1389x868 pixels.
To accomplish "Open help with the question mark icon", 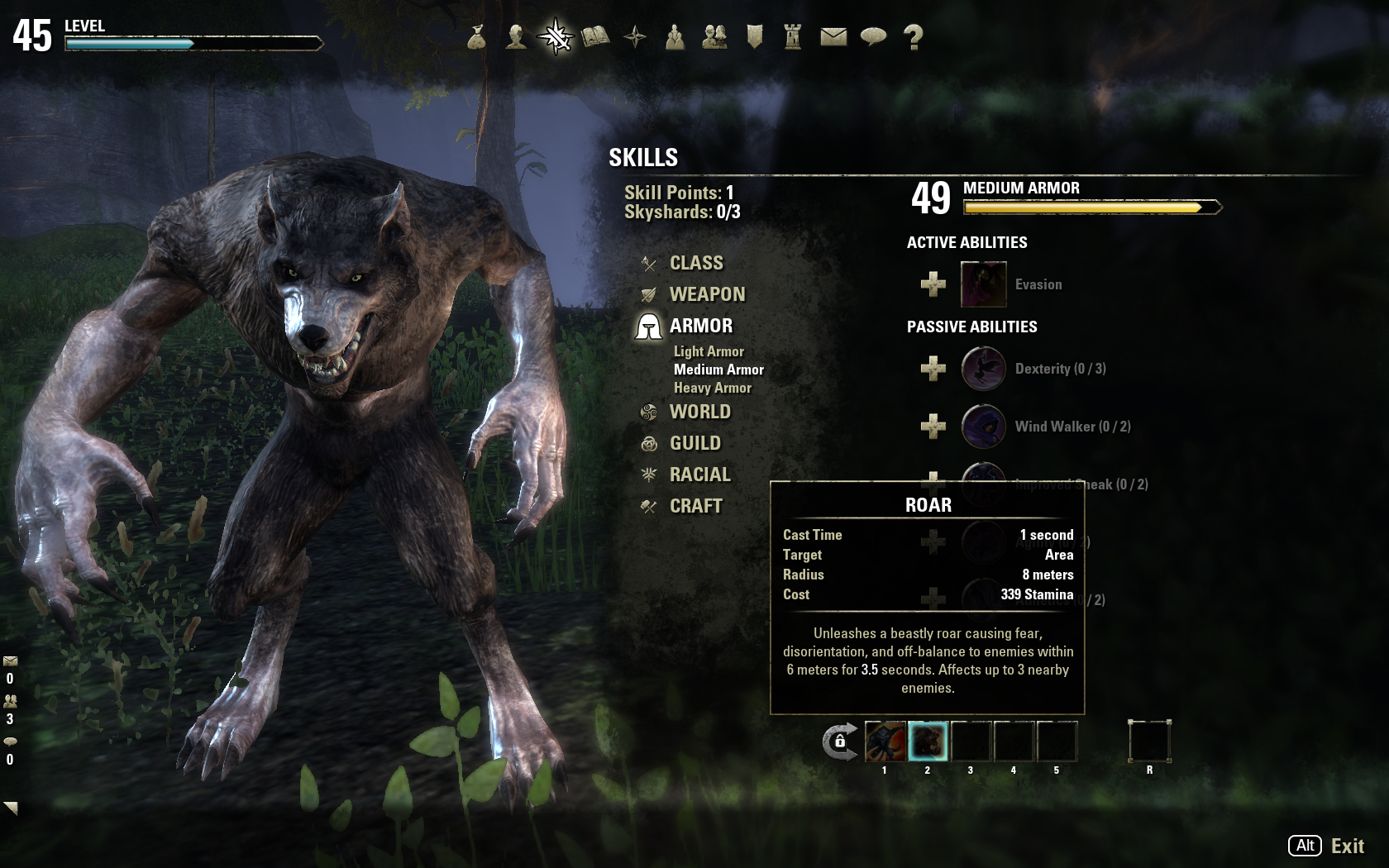I will click(913, 36).
